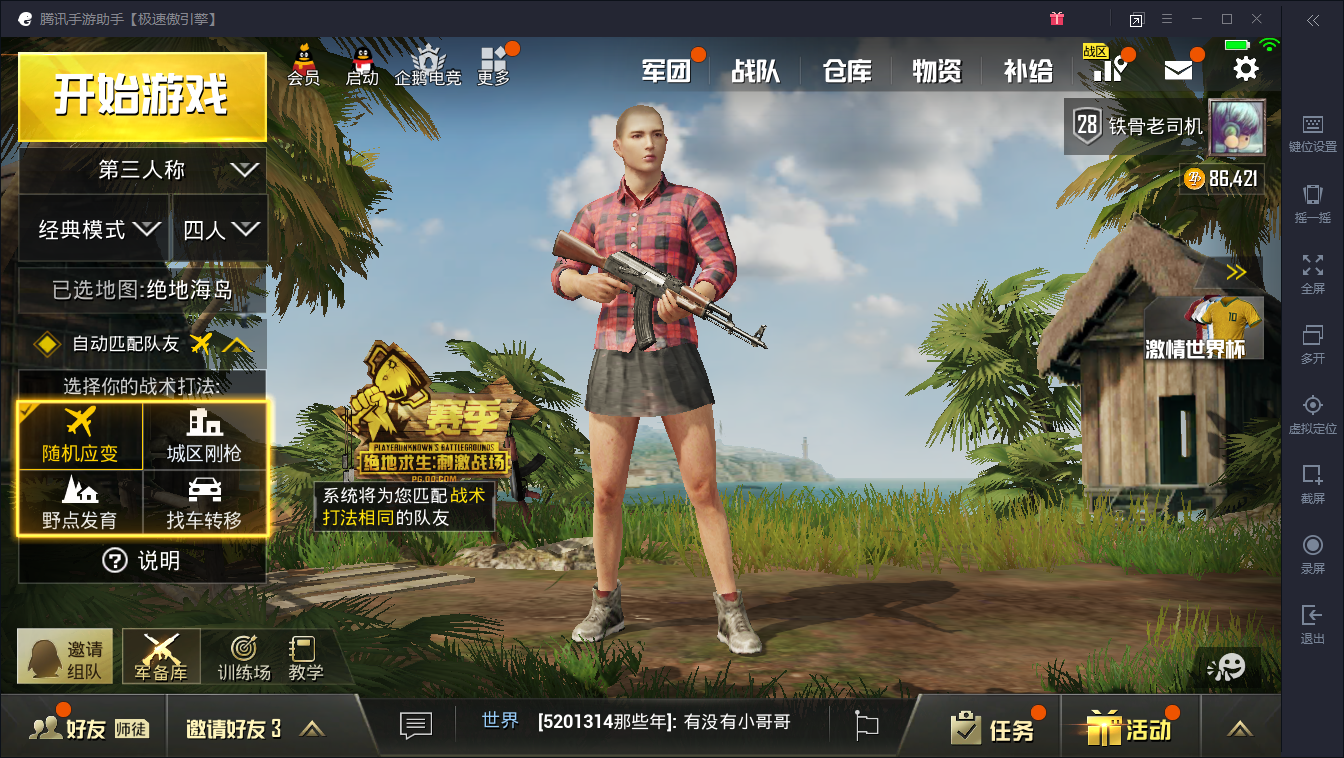Open the 战队 team menu
This screenshot has height=758, width=1344.
click(756, 71)
